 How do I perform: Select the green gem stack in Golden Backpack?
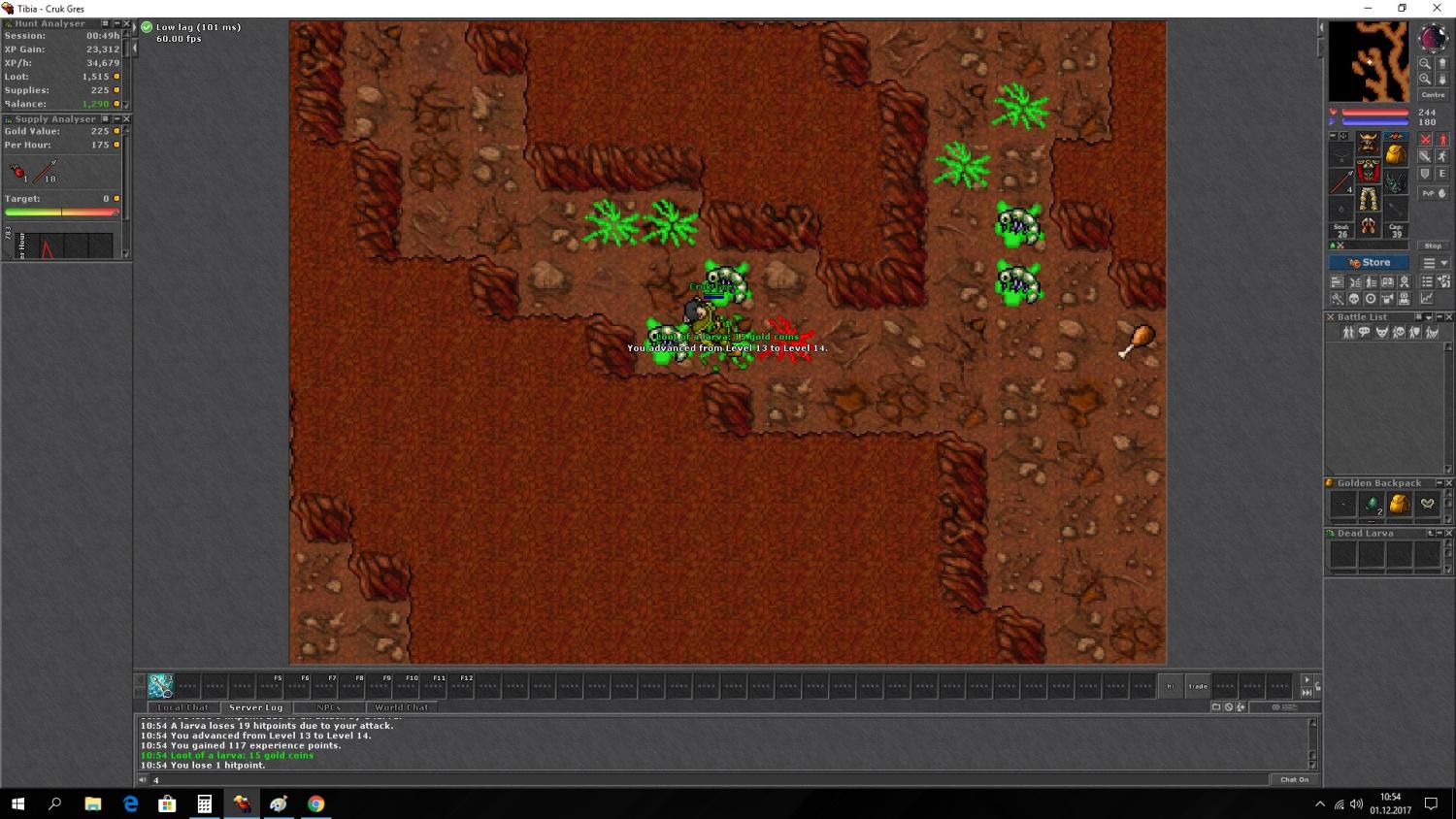pyautogui.click(x=1371, y=504)
